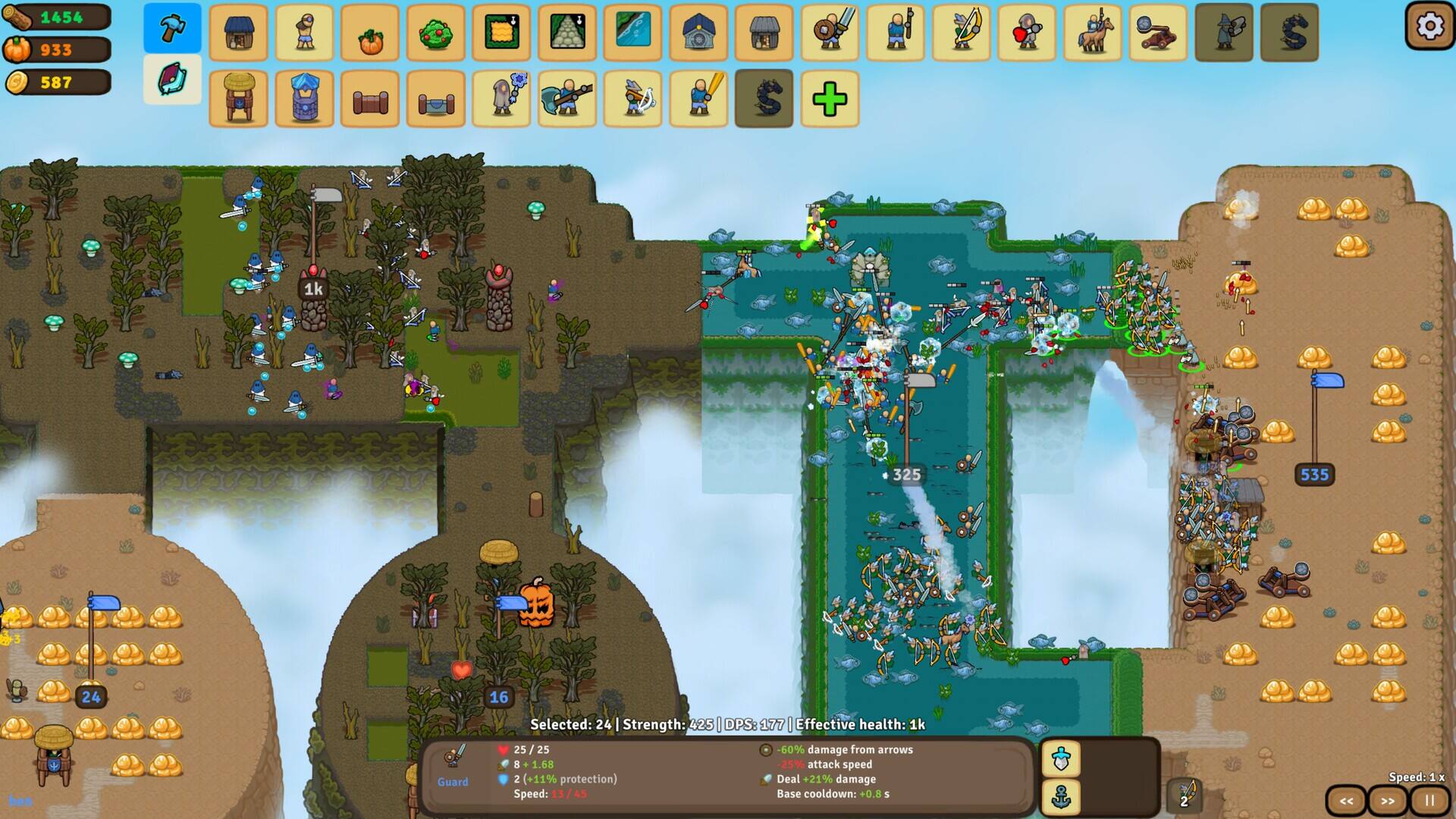
Task: Choose the pumpkin farm item
Action: [370, 33]
